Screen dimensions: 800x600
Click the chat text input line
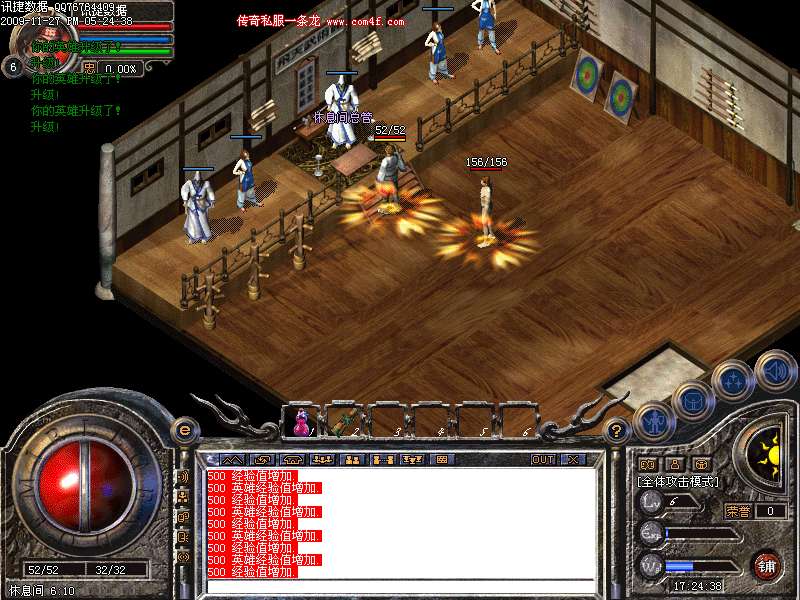coord(400,585)
